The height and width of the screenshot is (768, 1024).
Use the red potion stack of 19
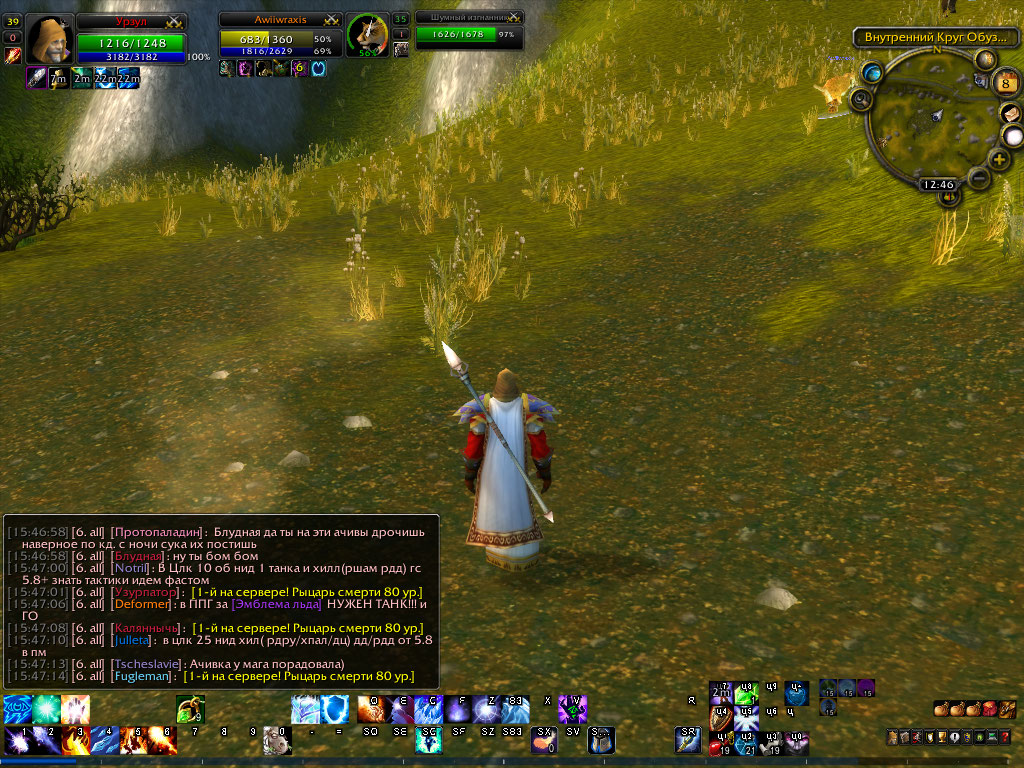point(720,743)
